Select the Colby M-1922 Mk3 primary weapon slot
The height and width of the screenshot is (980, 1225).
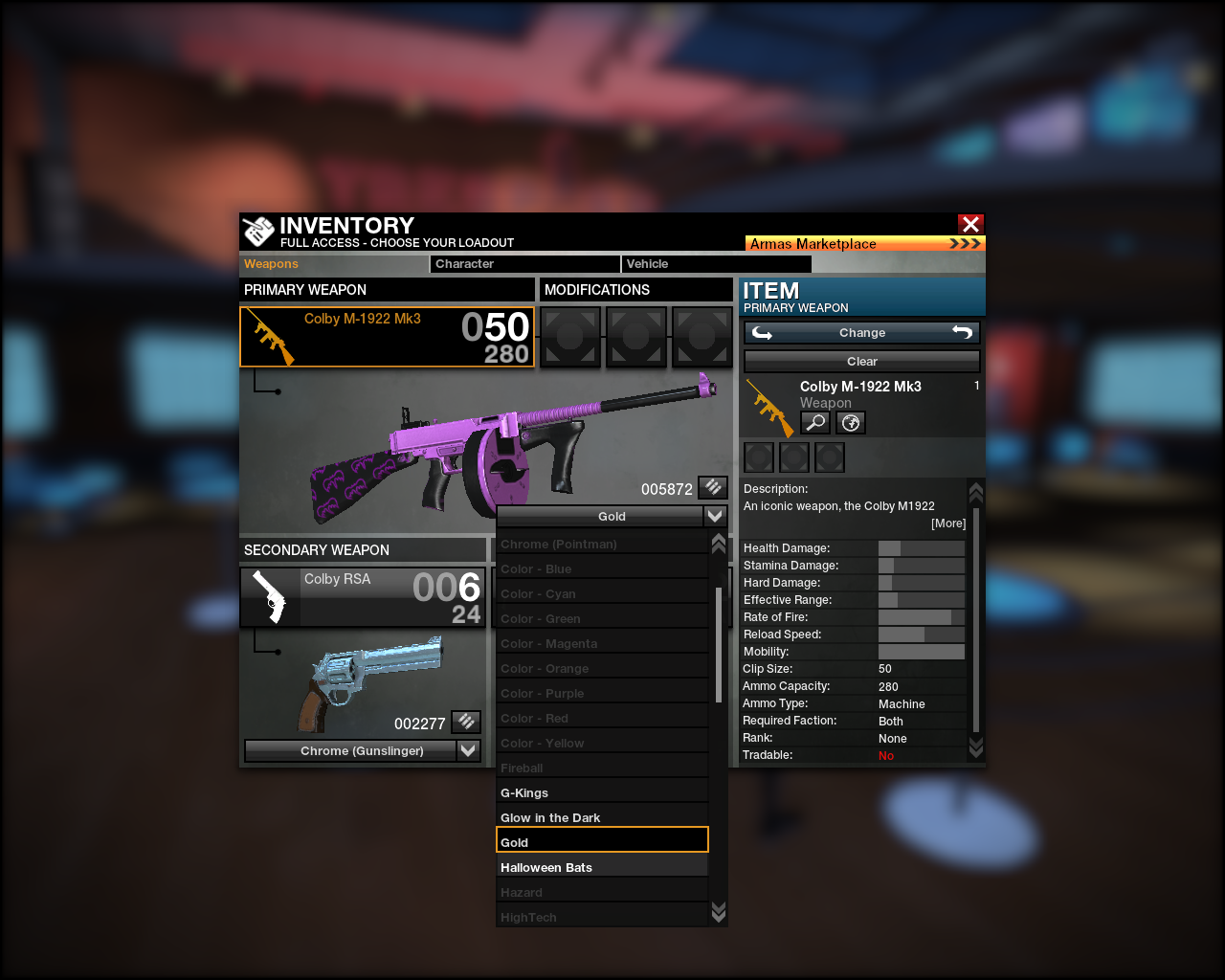coord(387,337)
